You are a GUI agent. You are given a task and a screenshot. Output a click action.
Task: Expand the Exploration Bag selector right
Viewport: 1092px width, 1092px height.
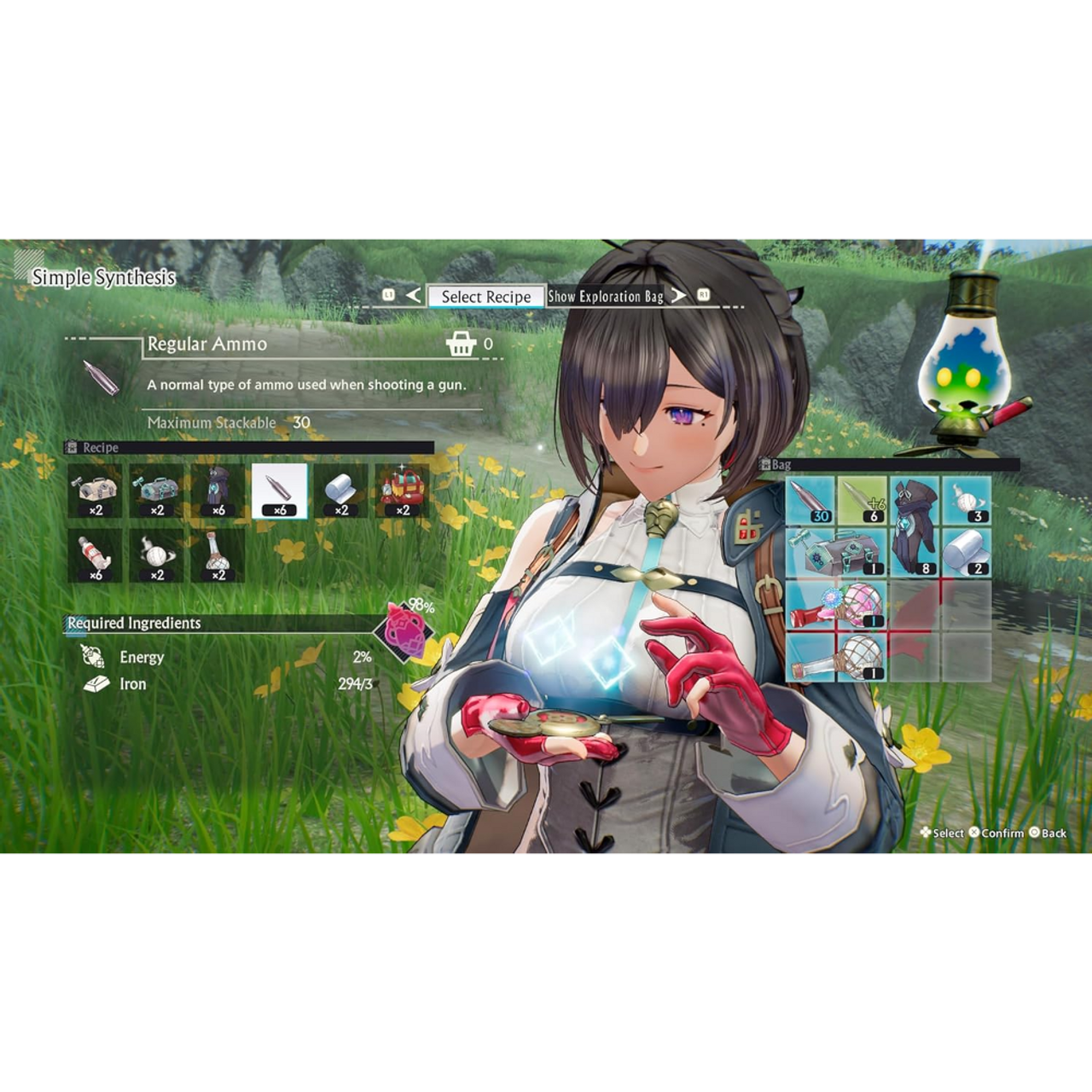[x=678, y=296]
